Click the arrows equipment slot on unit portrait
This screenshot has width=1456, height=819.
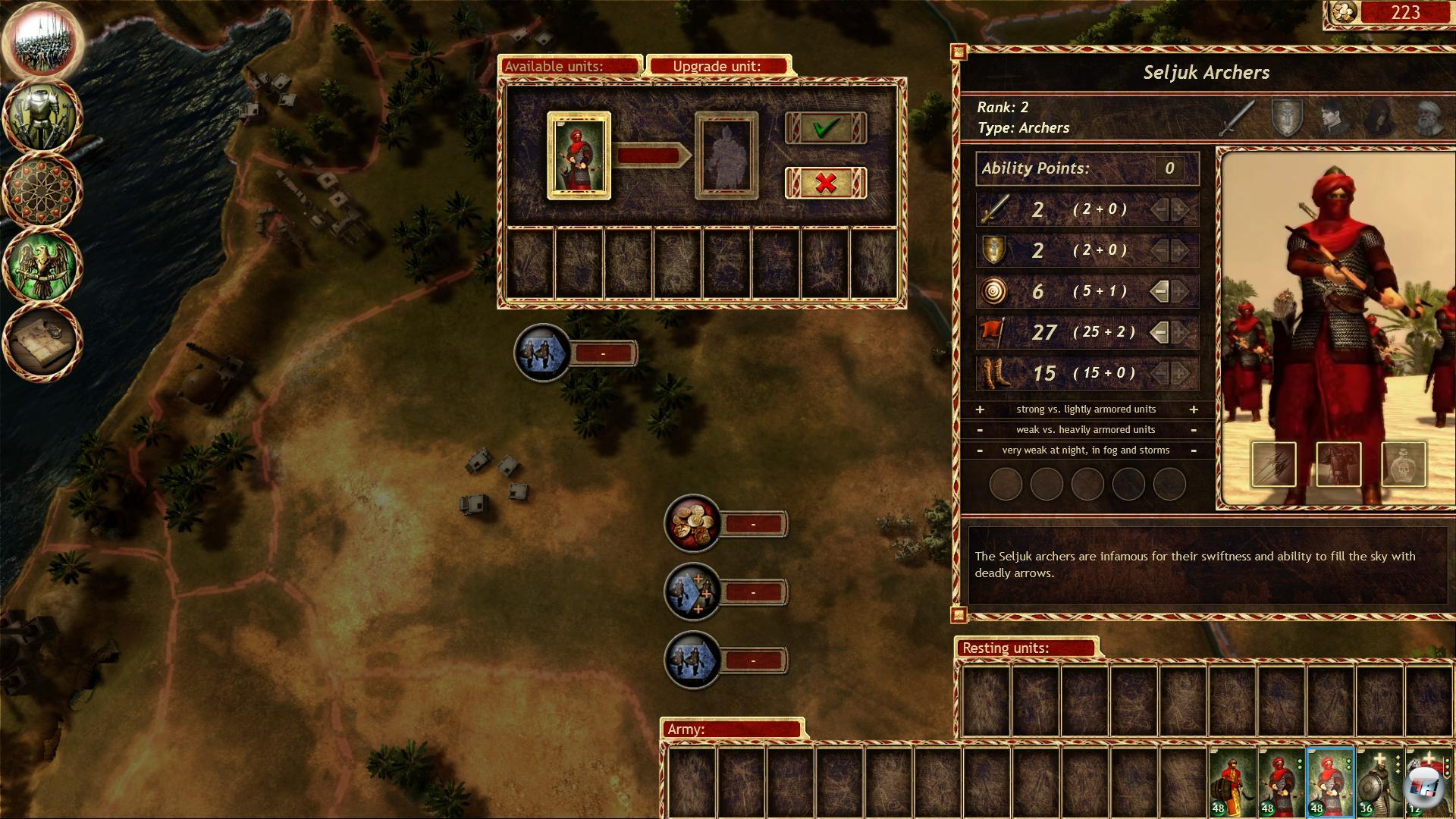pyautogui.click(x=1273, y=464)
